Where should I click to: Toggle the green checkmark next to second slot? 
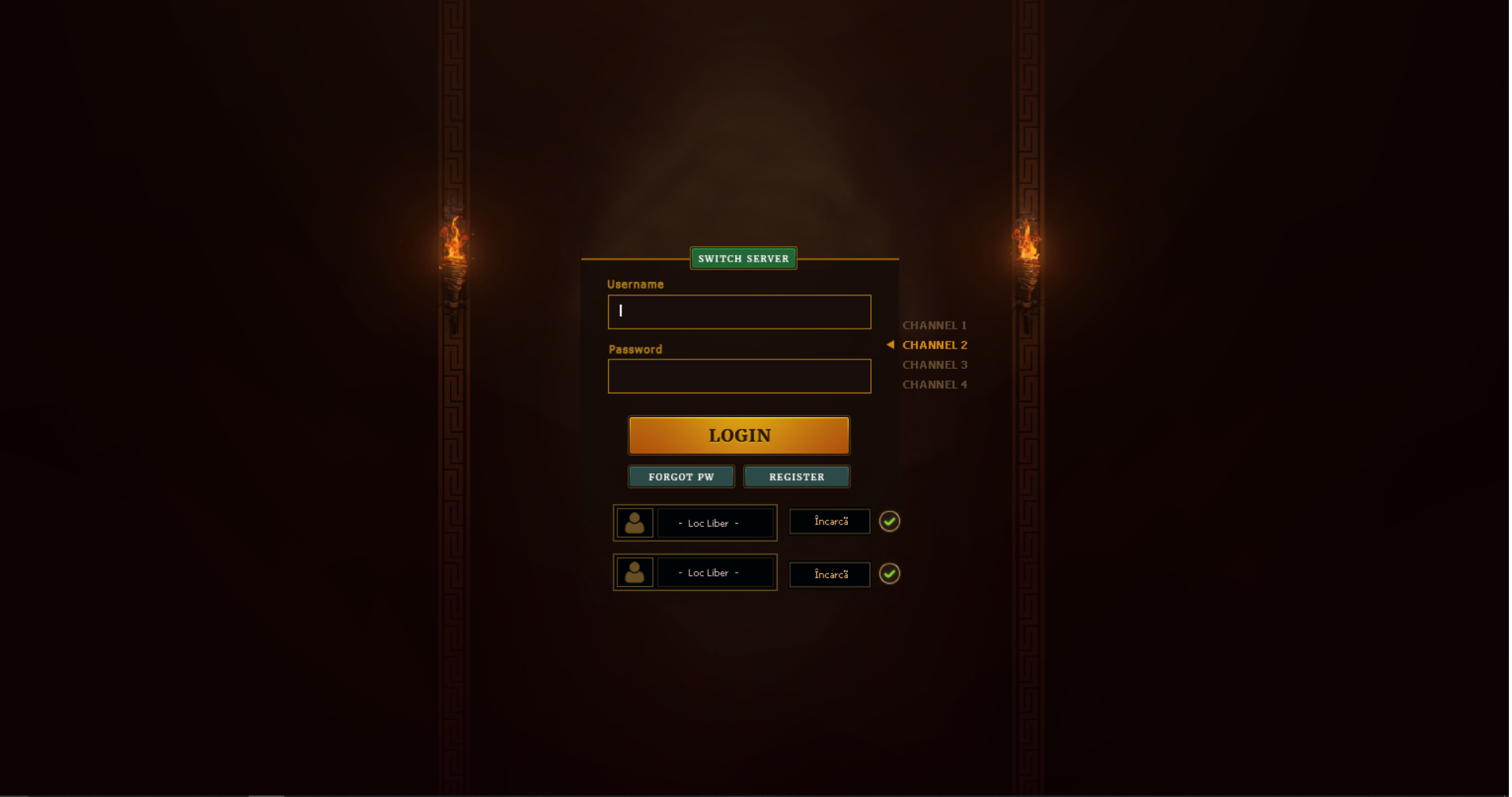[889, 574]
